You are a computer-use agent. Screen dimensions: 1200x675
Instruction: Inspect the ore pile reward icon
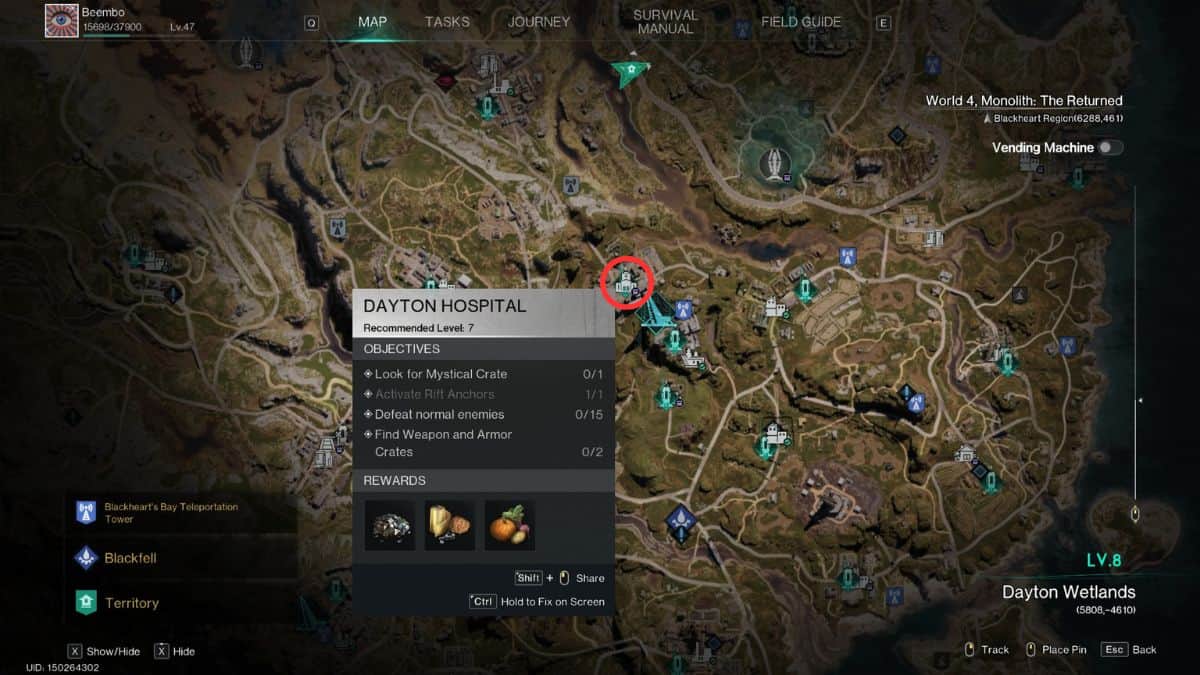click(x=389, y=525)
